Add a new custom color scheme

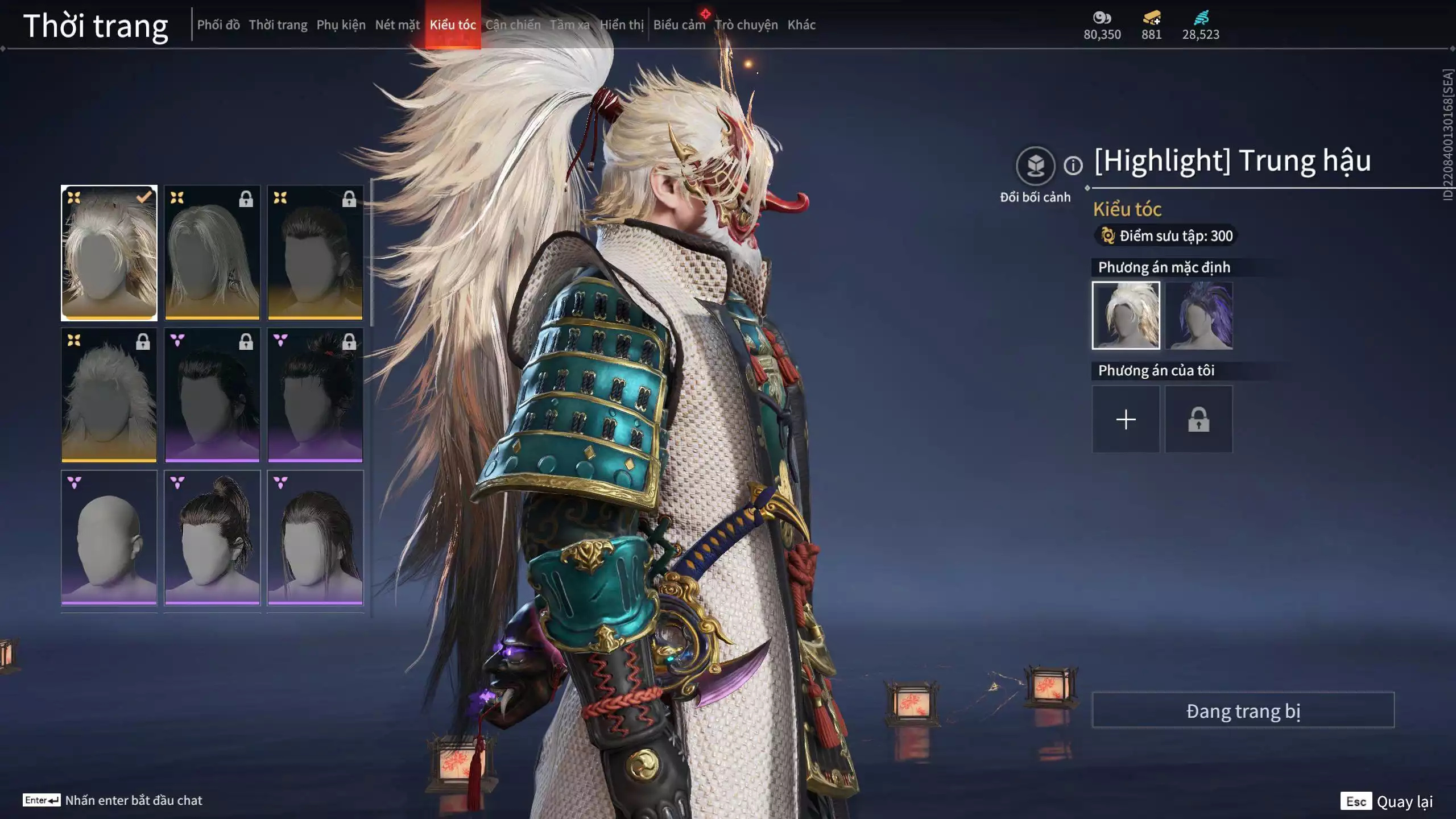point(1126,420)
